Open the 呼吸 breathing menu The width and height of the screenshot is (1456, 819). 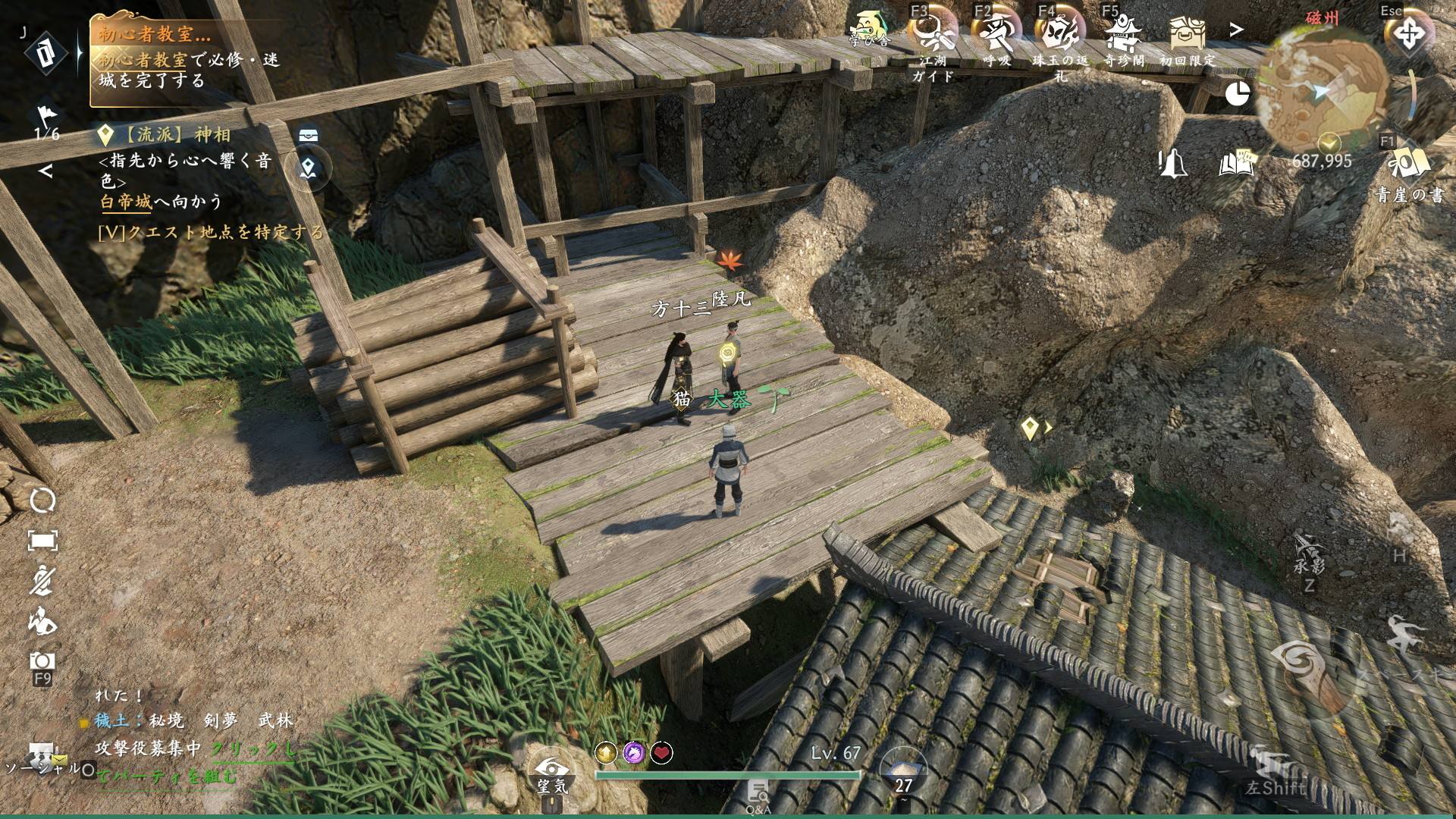(x=996, y=34)
